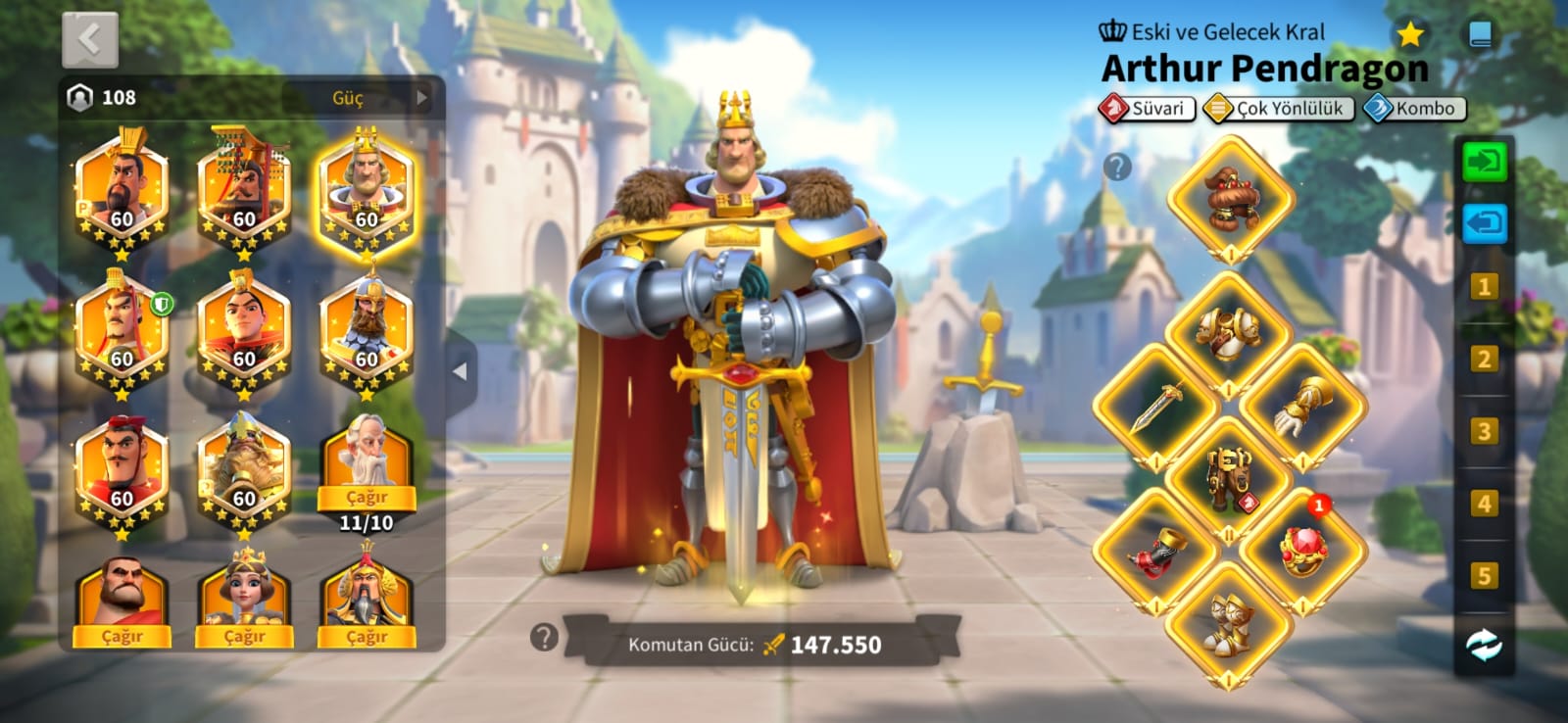The height and width of the screenshot is (723, 1568).
Task: Open the blue book guide icon
Action: pos(1481,35)
